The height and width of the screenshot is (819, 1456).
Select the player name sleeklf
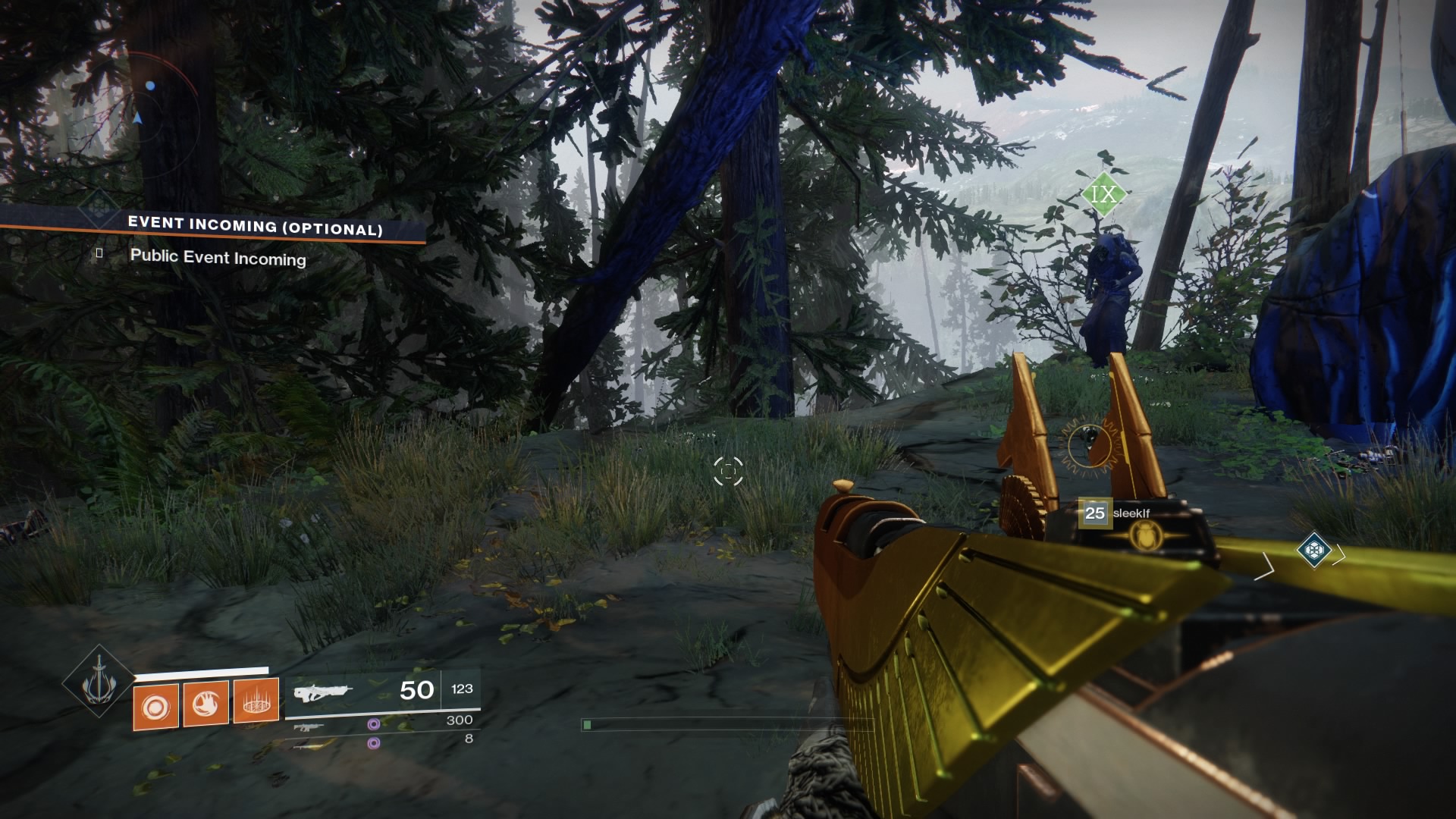(x=1131, y=513)
